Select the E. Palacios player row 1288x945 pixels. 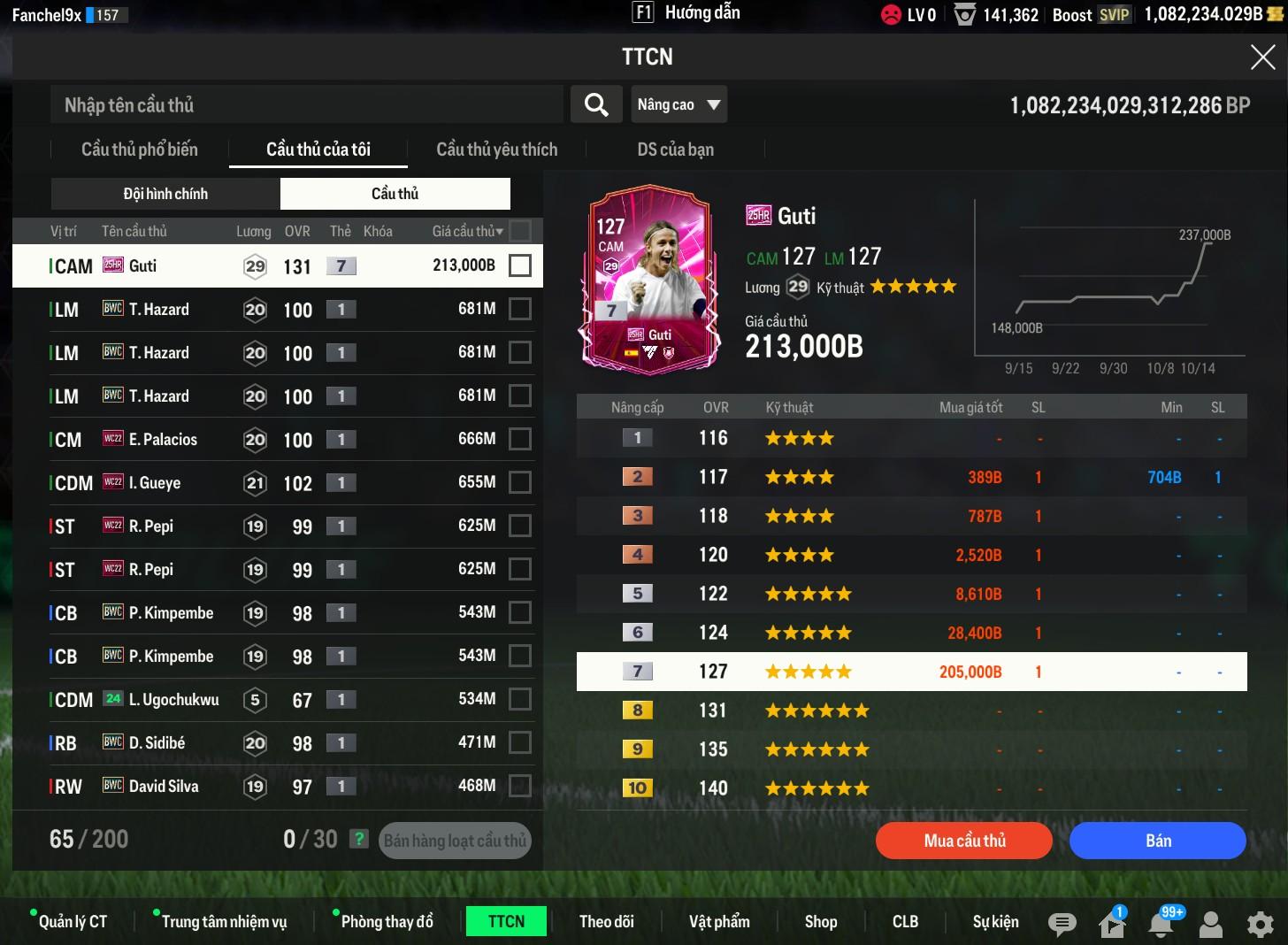[265, 440]
